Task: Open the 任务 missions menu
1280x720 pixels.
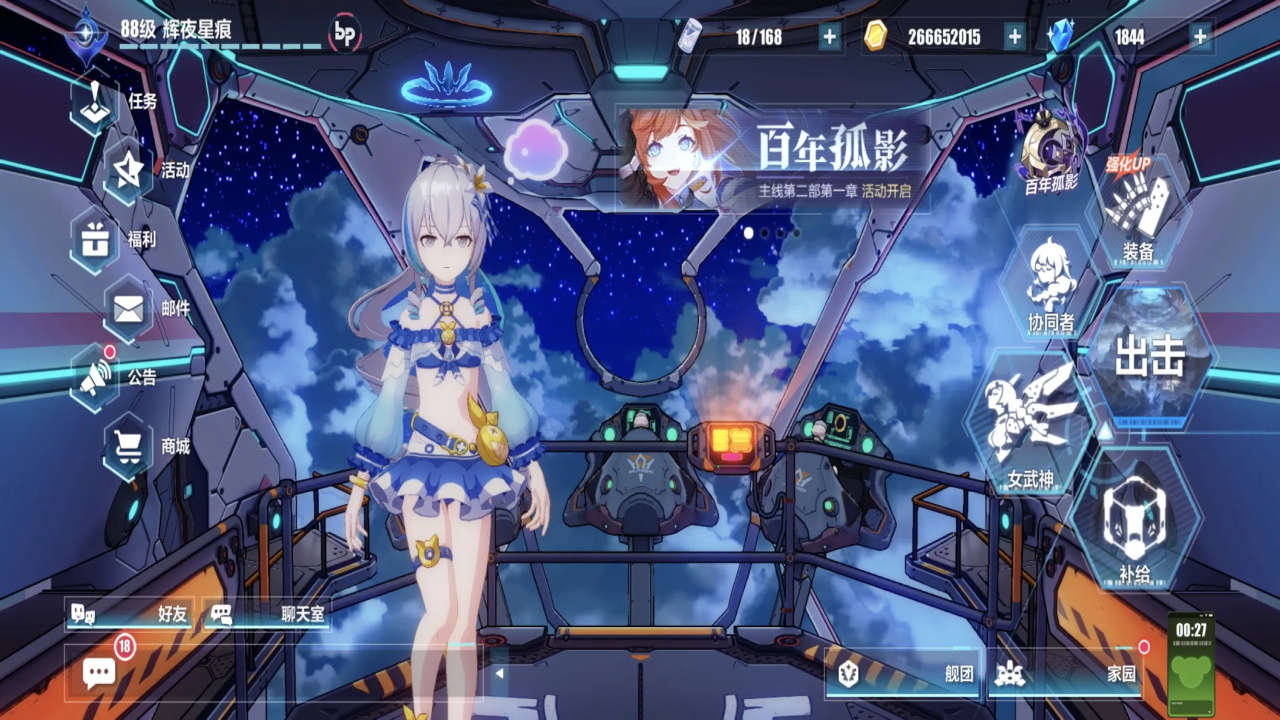Action: point(97,102)
